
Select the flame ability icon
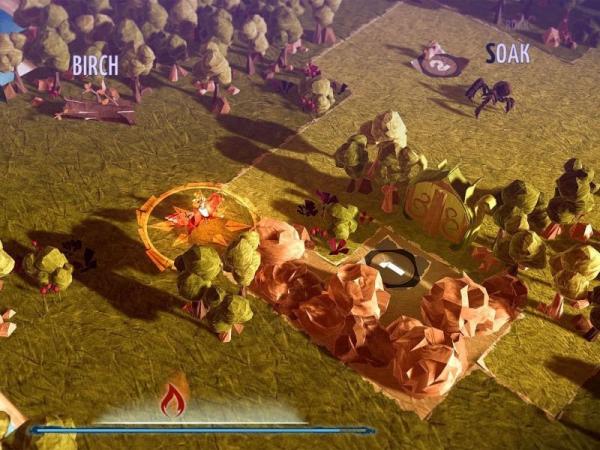(173, 397)
